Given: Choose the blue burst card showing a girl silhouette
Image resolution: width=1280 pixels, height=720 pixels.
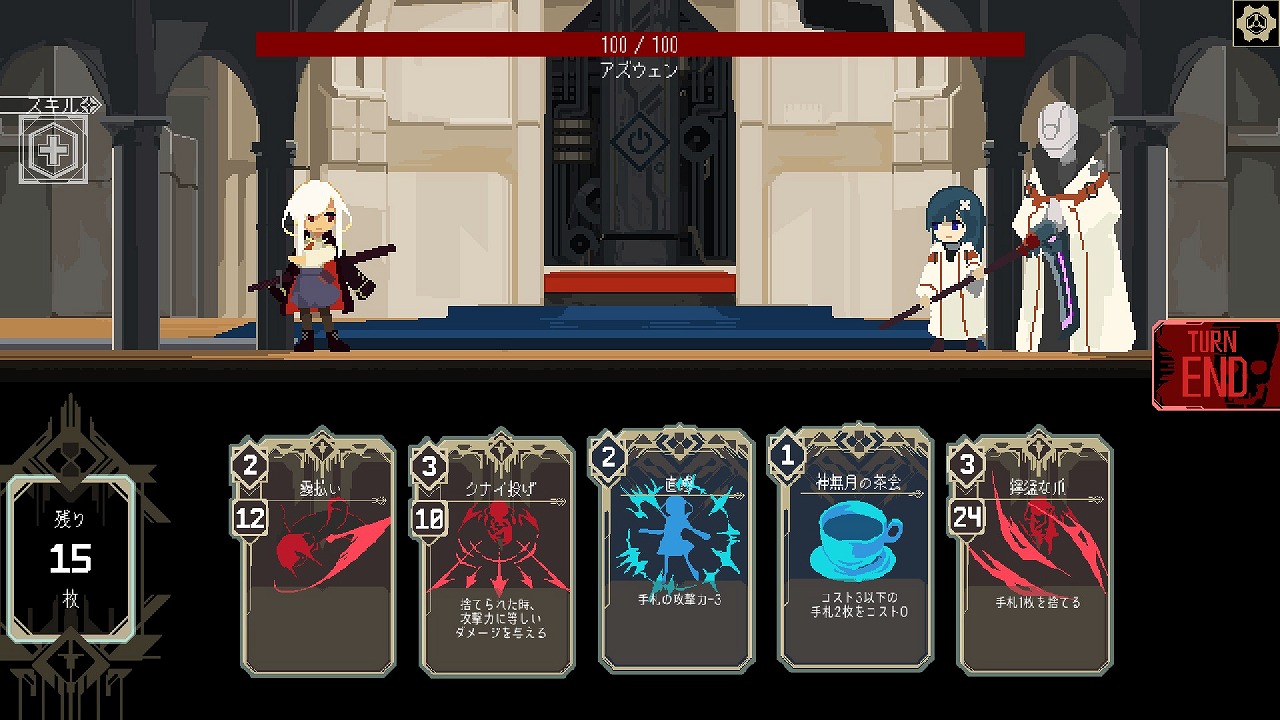Looking at the screenshot, I should [676, 550].
